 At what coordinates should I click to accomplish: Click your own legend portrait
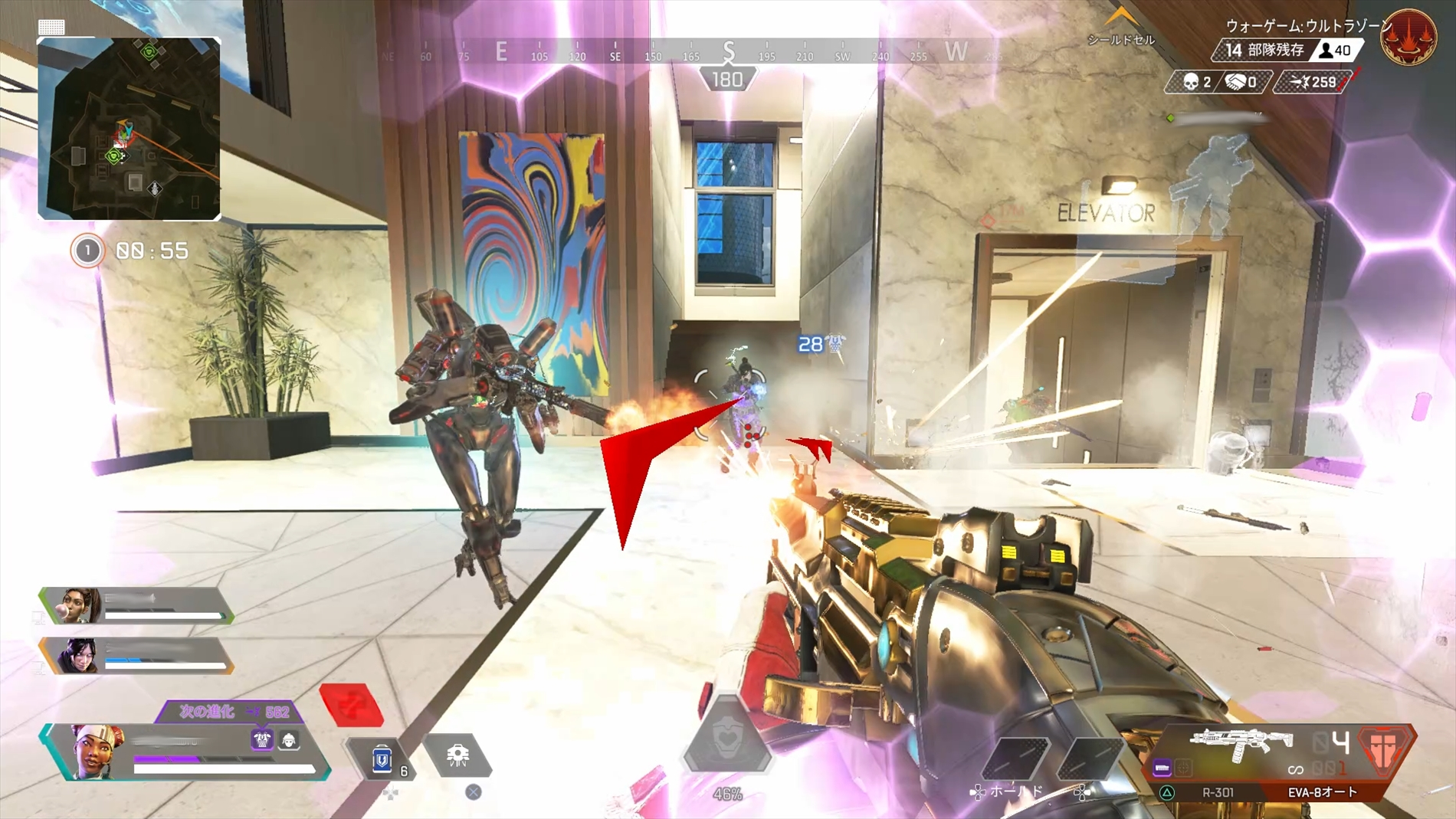[x=97, y=752]
